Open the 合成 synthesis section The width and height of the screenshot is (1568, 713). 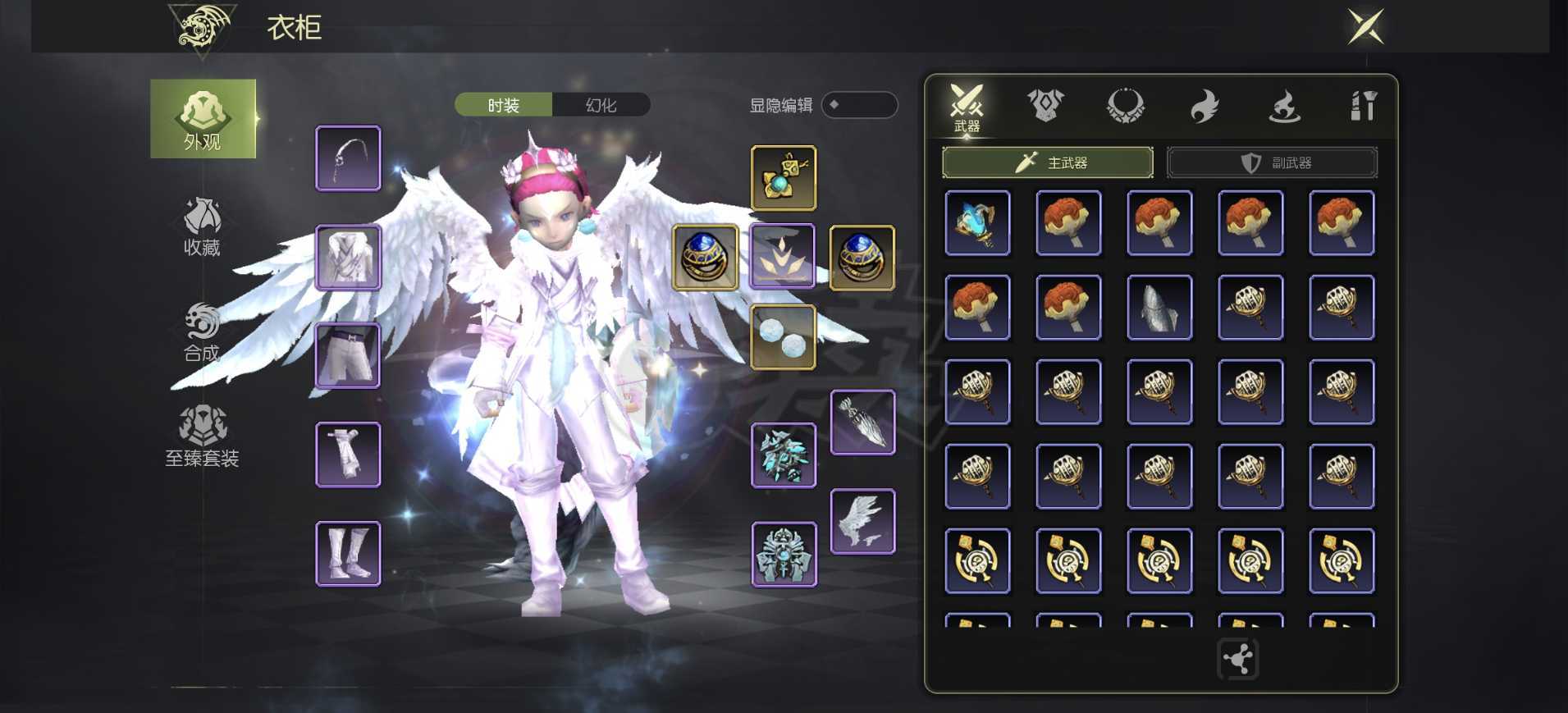202,331
